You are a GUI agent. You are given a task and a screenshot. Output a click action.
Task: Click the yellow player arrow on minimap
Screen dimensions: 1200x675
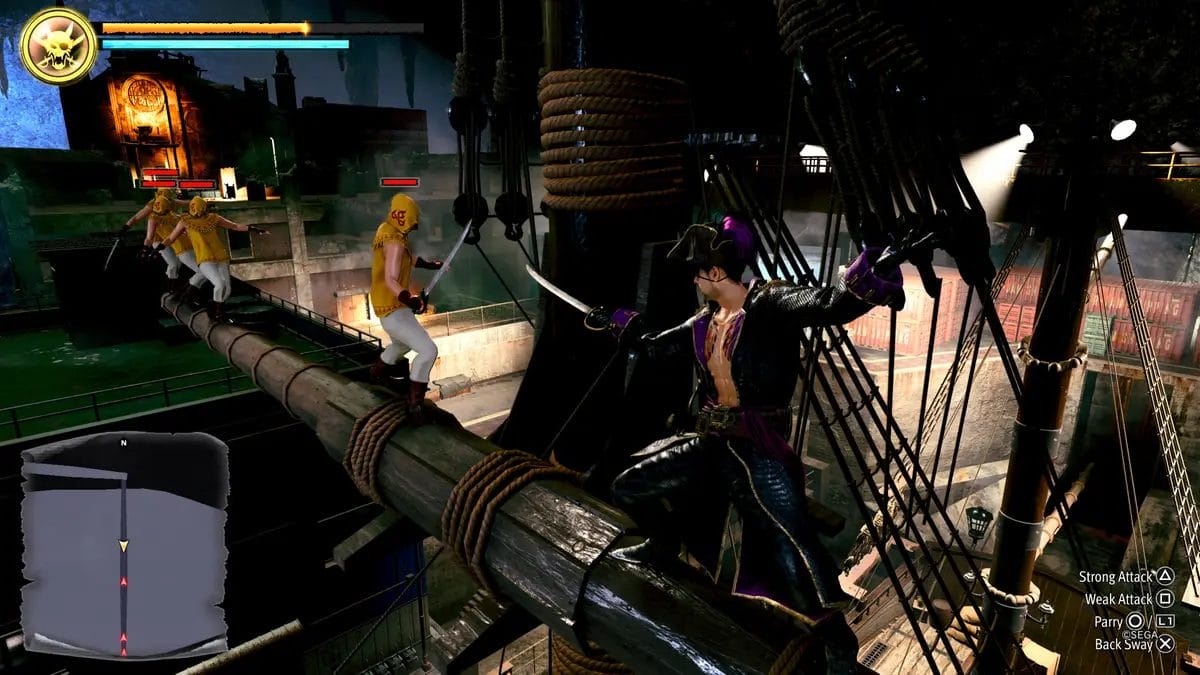(124, 546)
